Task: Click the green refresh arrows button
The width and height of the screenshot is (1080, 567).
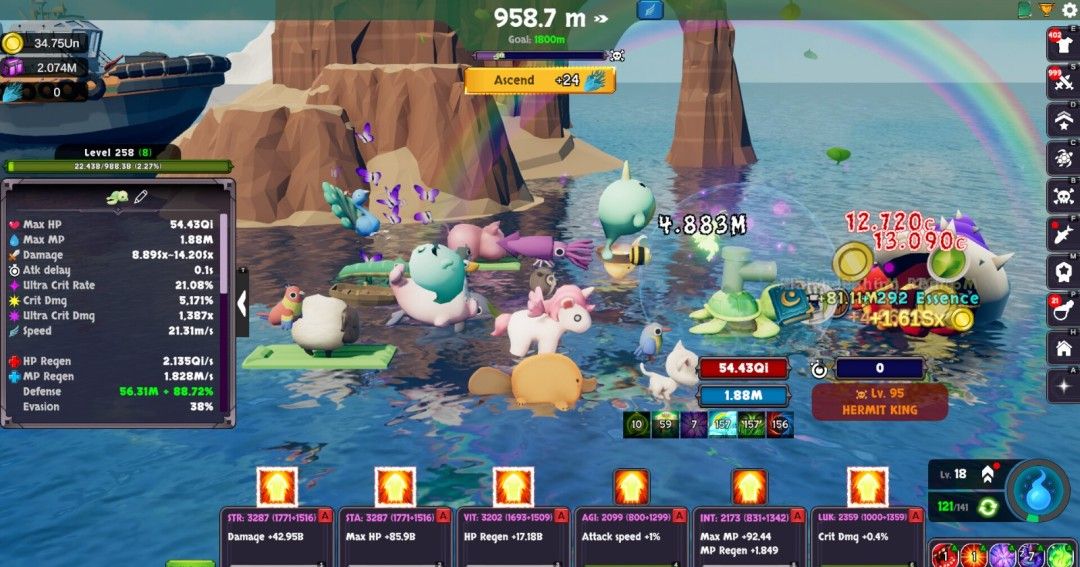Action: coord(988,507)
